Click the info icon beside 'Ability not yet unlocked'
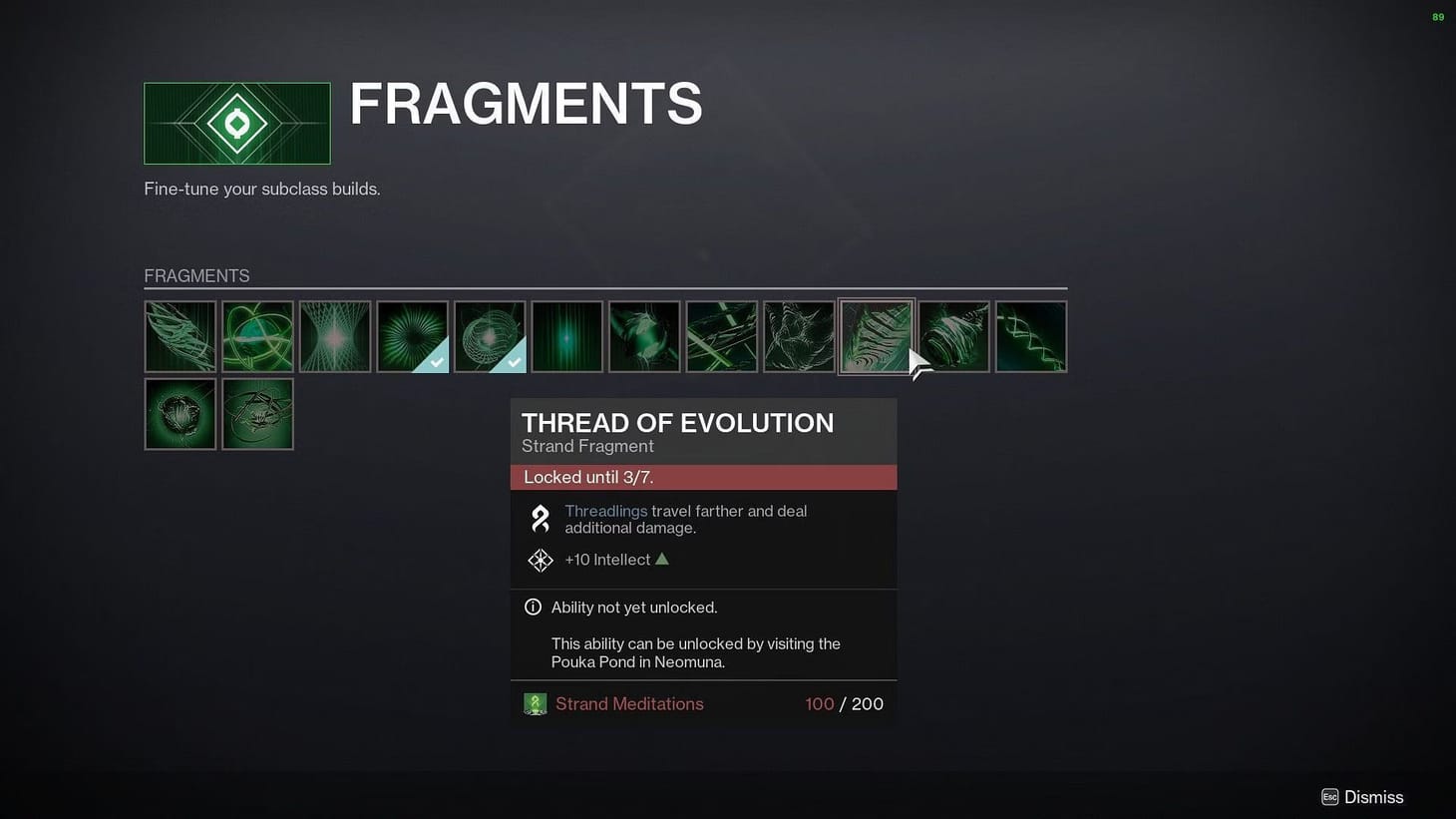Image resolution: width=1456 pixels, height=819 pixels. pos(532,607)
